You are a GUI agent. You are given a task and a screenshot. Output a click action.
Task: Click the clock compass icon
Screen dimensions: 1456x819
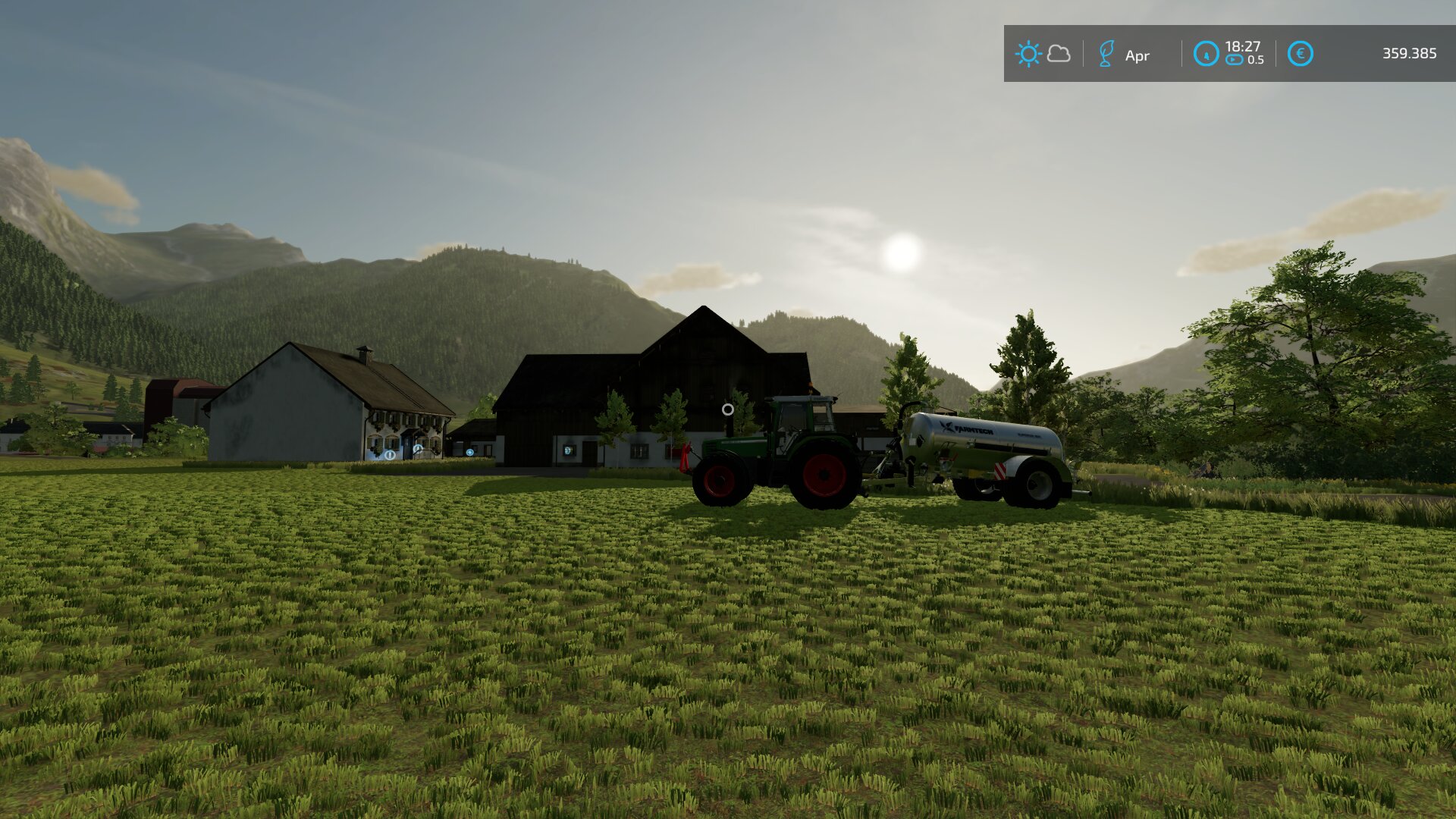(1206, 54)
